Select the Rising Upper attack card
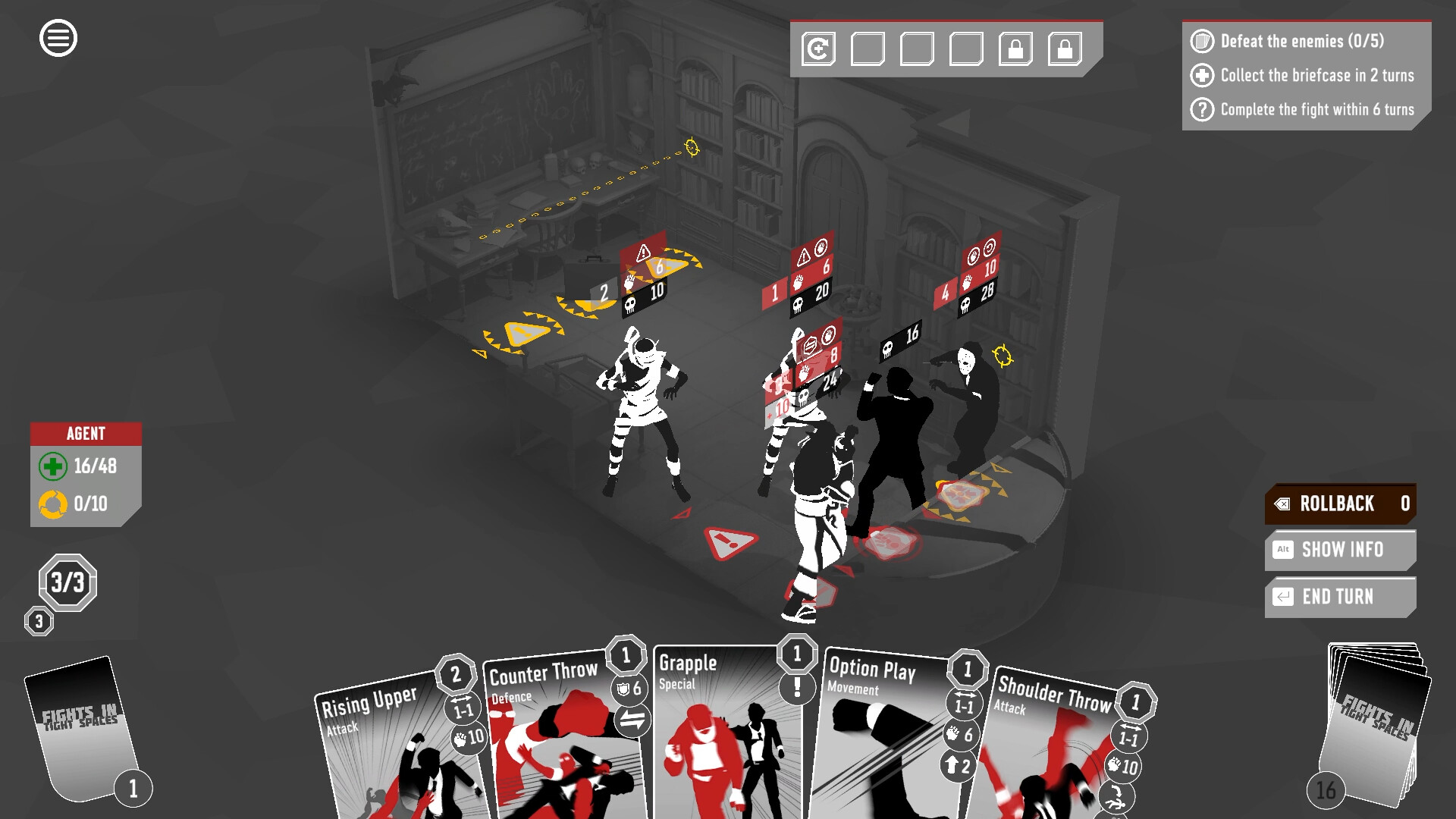The image size is (1456, 819). [x=394, y=751]
